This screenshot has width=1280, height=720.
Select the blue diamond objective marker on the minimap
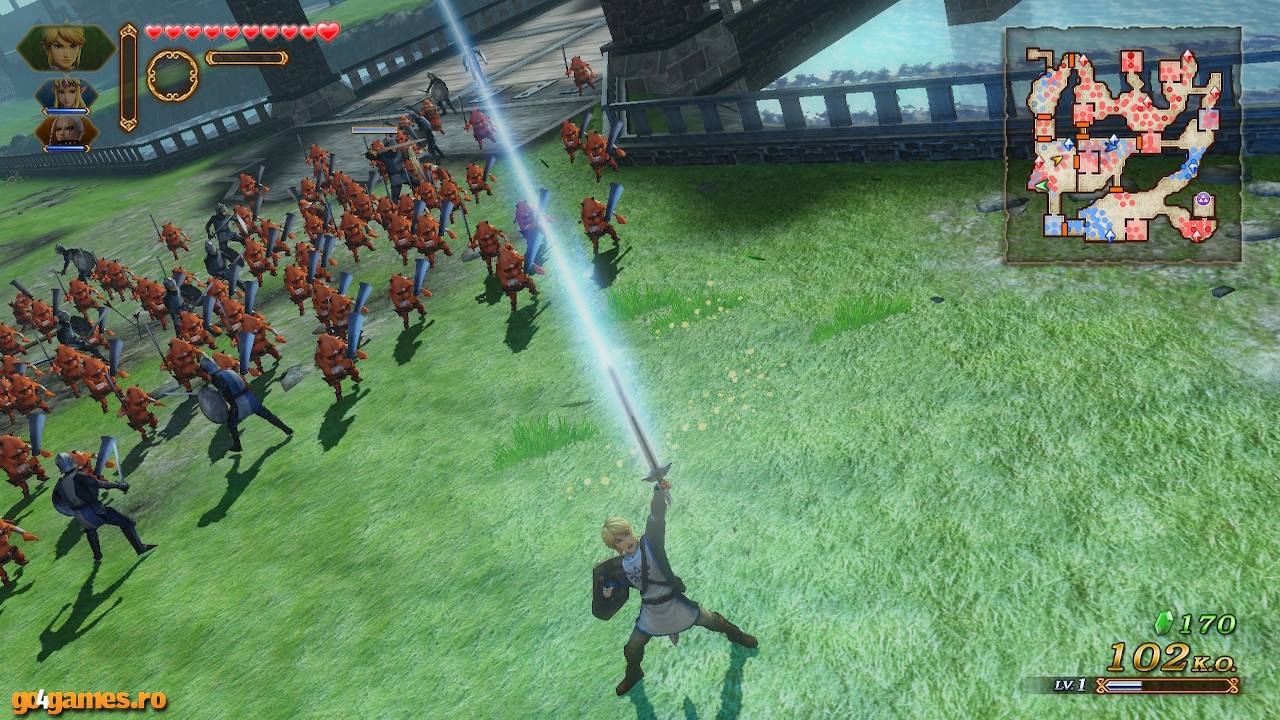(1069, 144)
